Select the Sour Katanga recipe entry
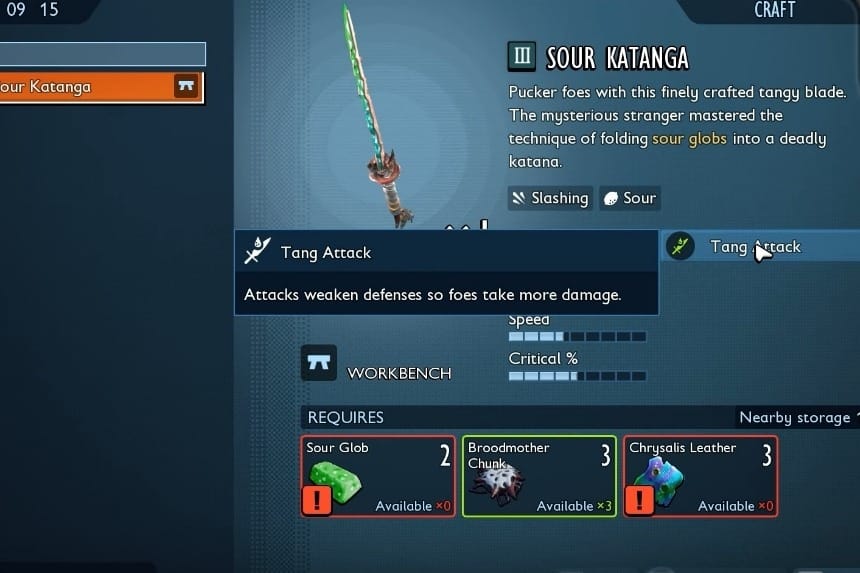Image resolution: width=860 pixels, height=573 pixels. (x=100, y=87)
